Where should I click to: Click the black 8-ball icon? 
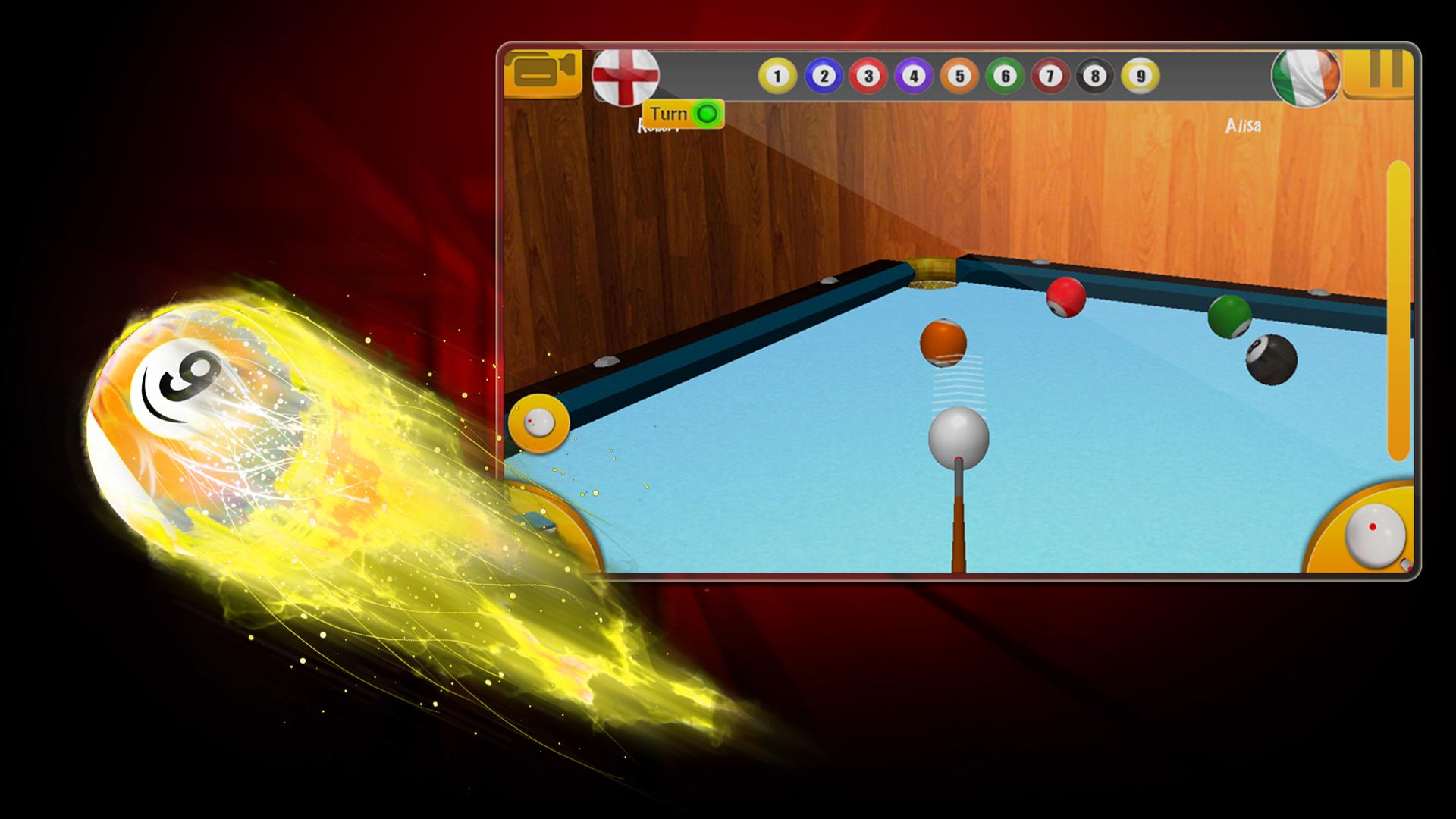coord(1094,76)
